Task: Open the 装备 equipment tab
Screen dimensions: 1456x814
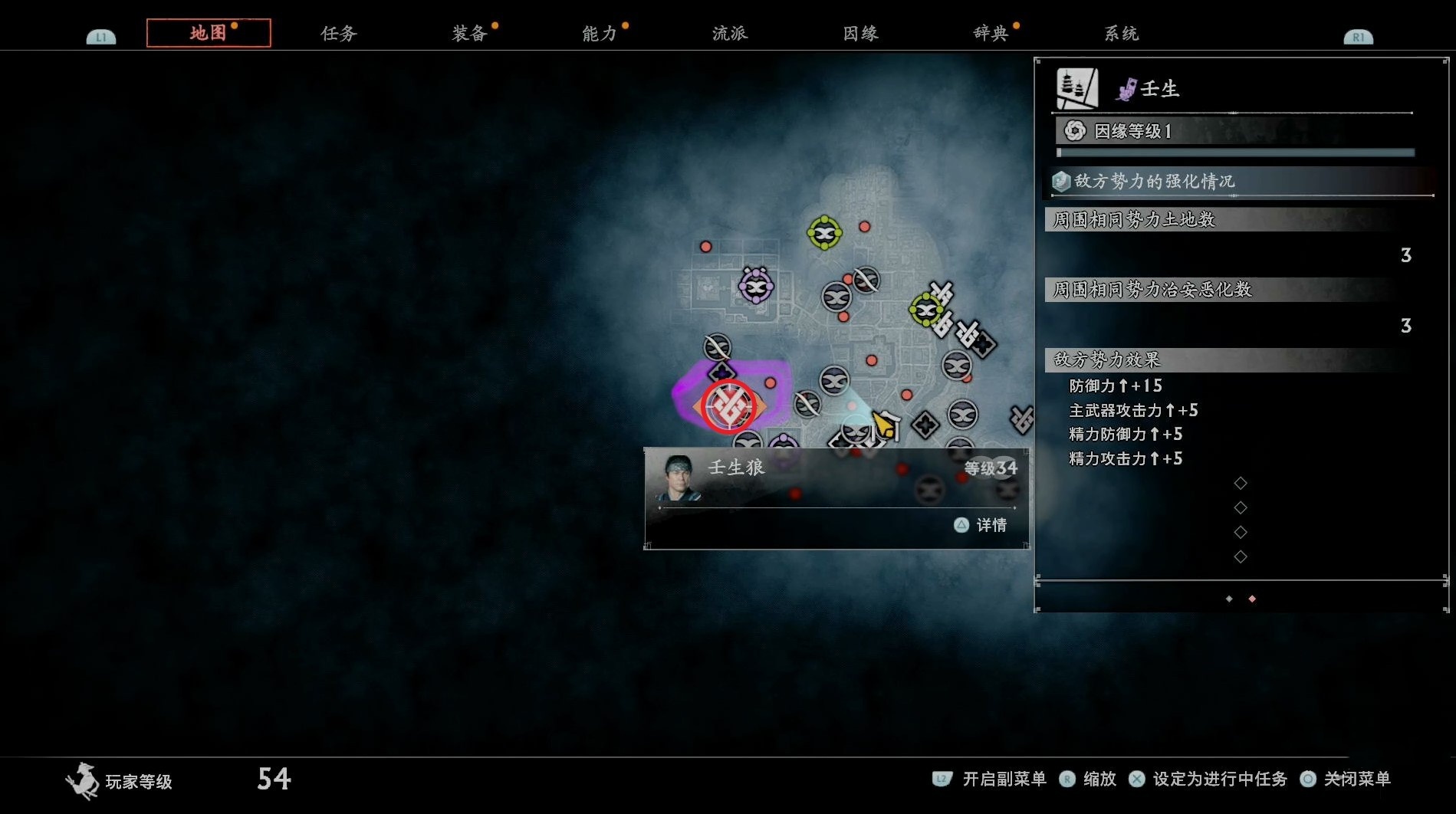Action: 469,33
